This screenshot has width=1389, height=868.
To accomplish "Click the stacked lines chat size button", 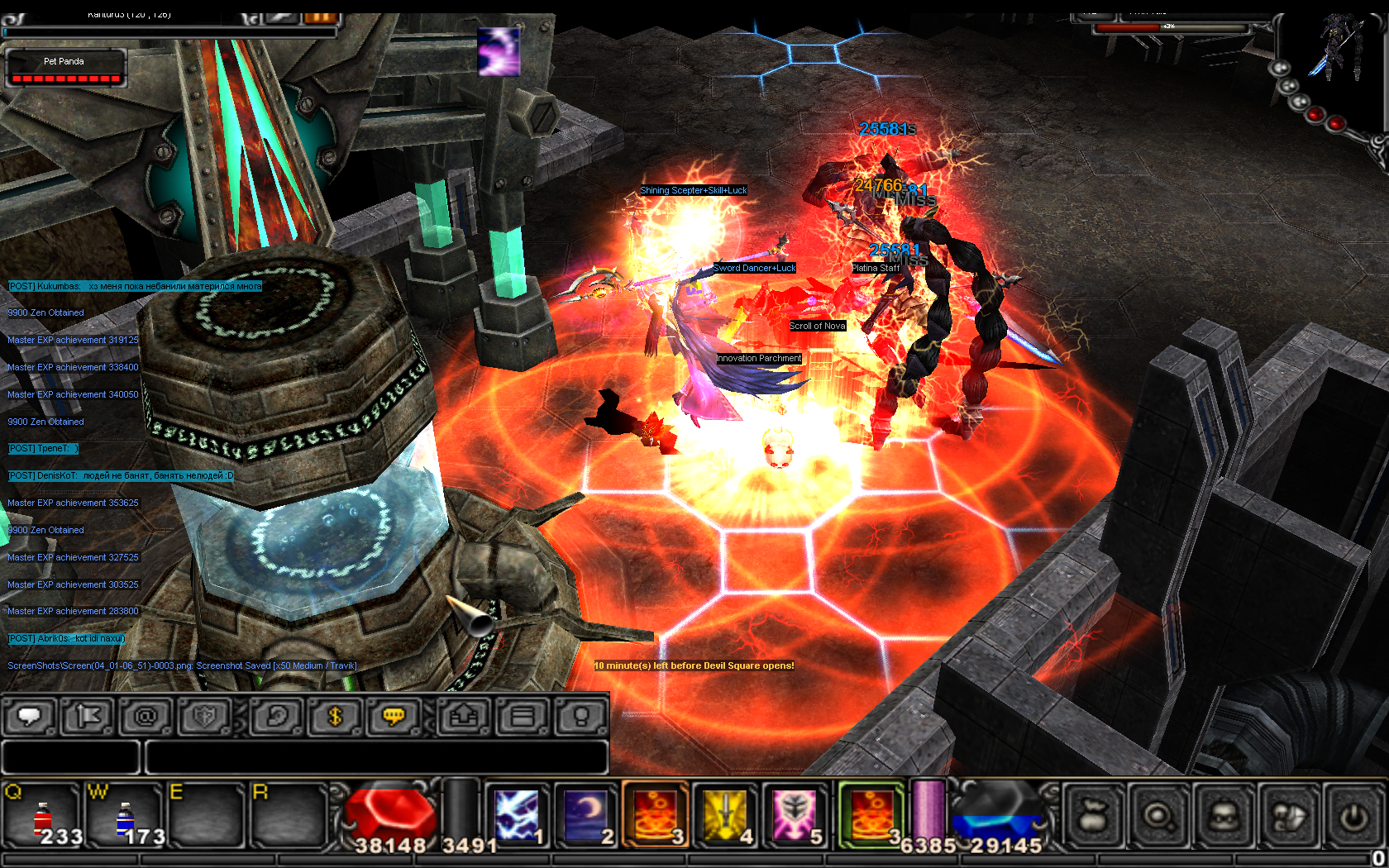I will (523, 716).
